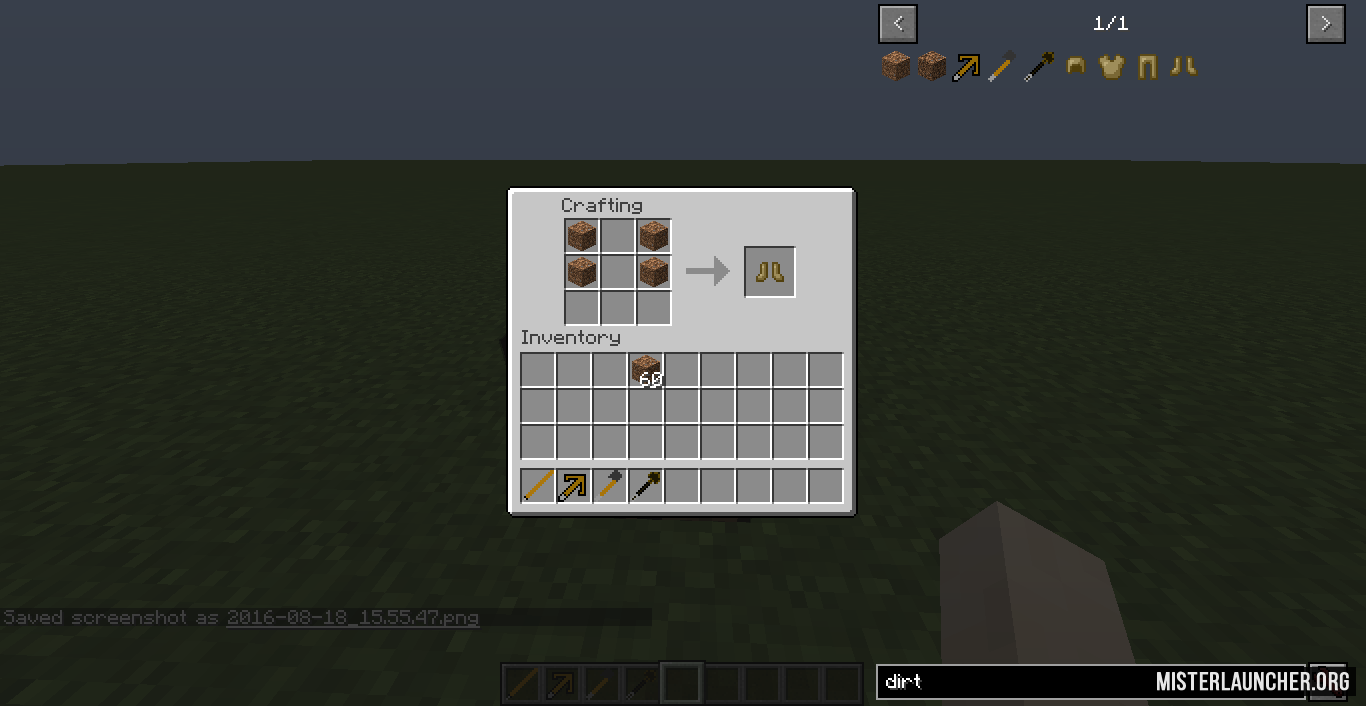
Task: Select the shovel in the inventory hotbar row
Action: pos(646,487)
